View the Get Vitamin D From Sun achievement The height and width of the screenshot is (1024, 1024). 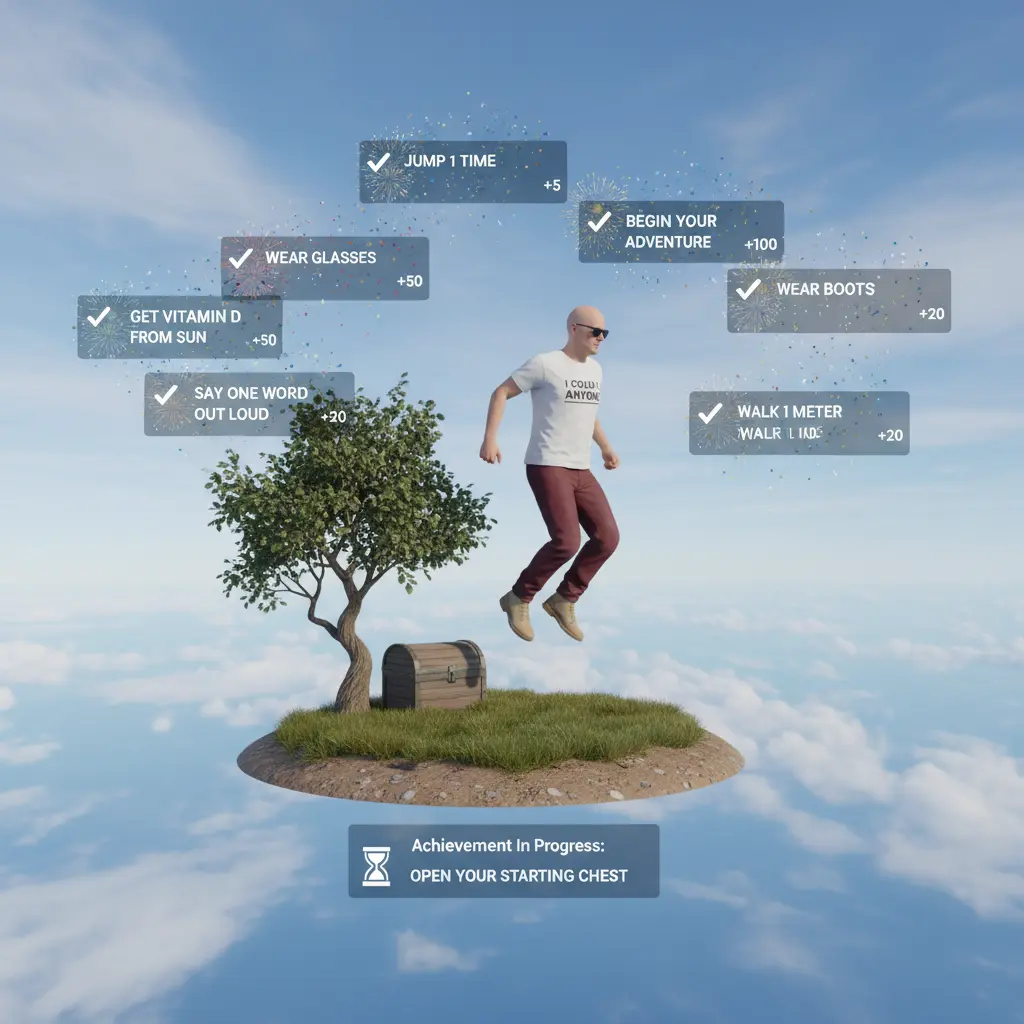180,327
